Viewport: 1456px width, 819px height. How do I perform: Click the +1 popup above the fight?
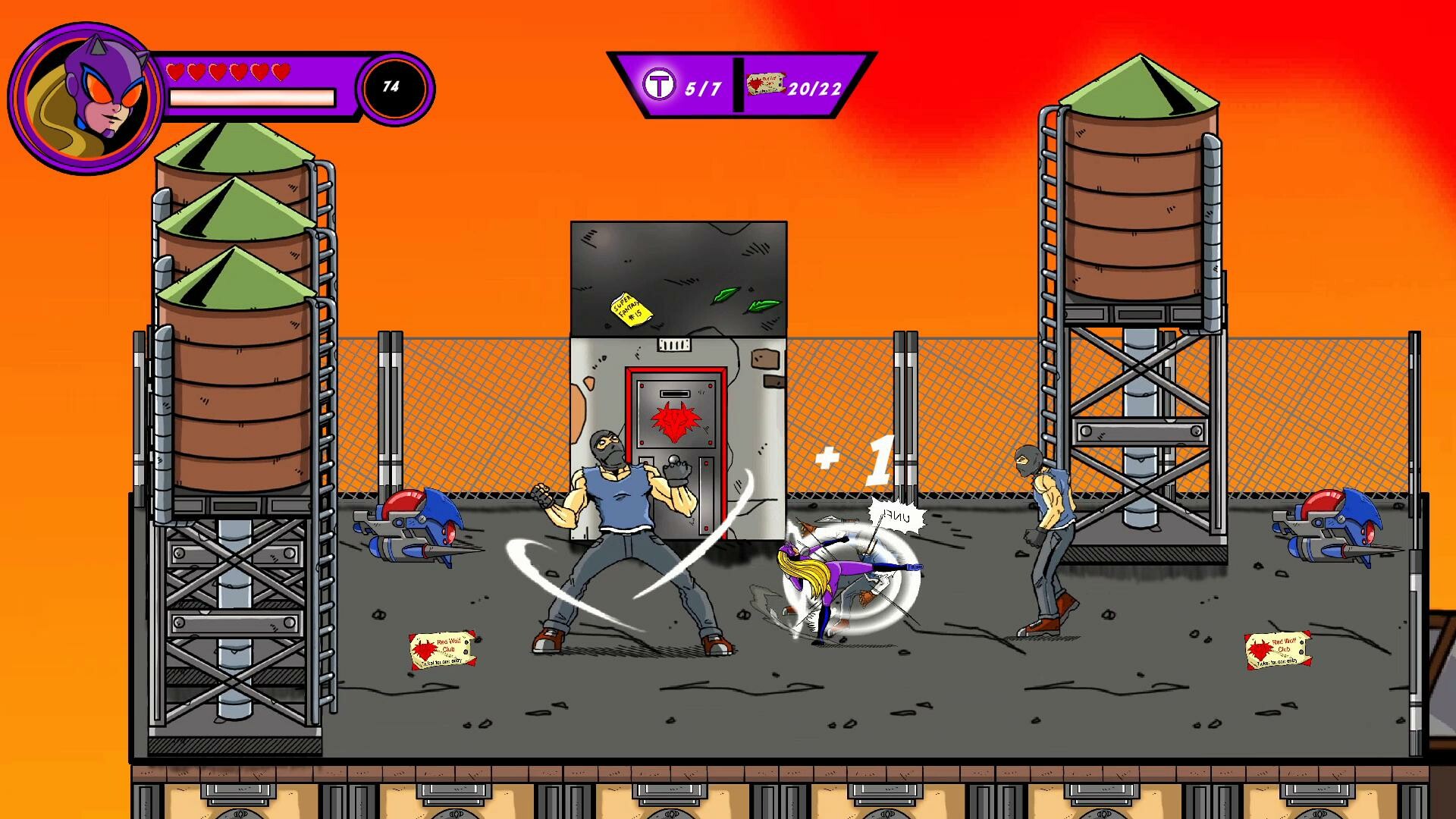point(853,459)
